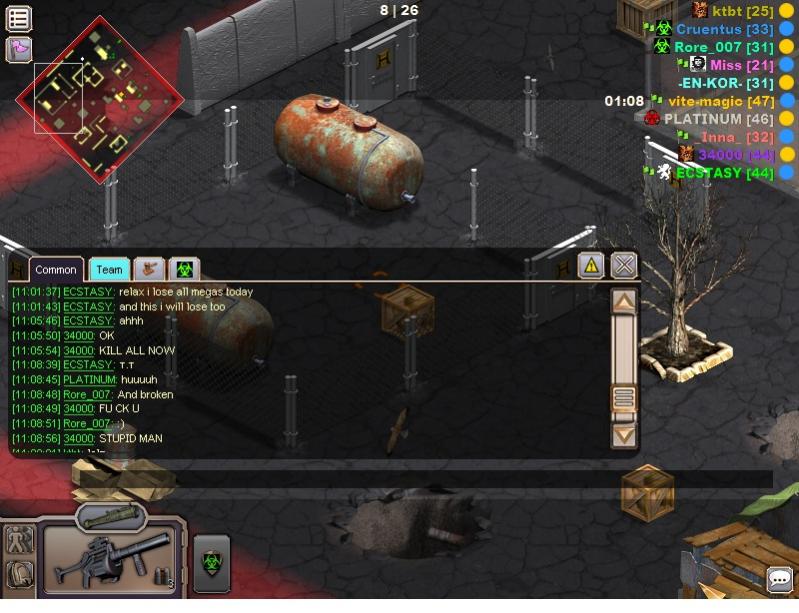Image resolution: width=799 pixels, height=613 pixels.
Task: Open the backpack inventory
Action: (x=20, y=575)
